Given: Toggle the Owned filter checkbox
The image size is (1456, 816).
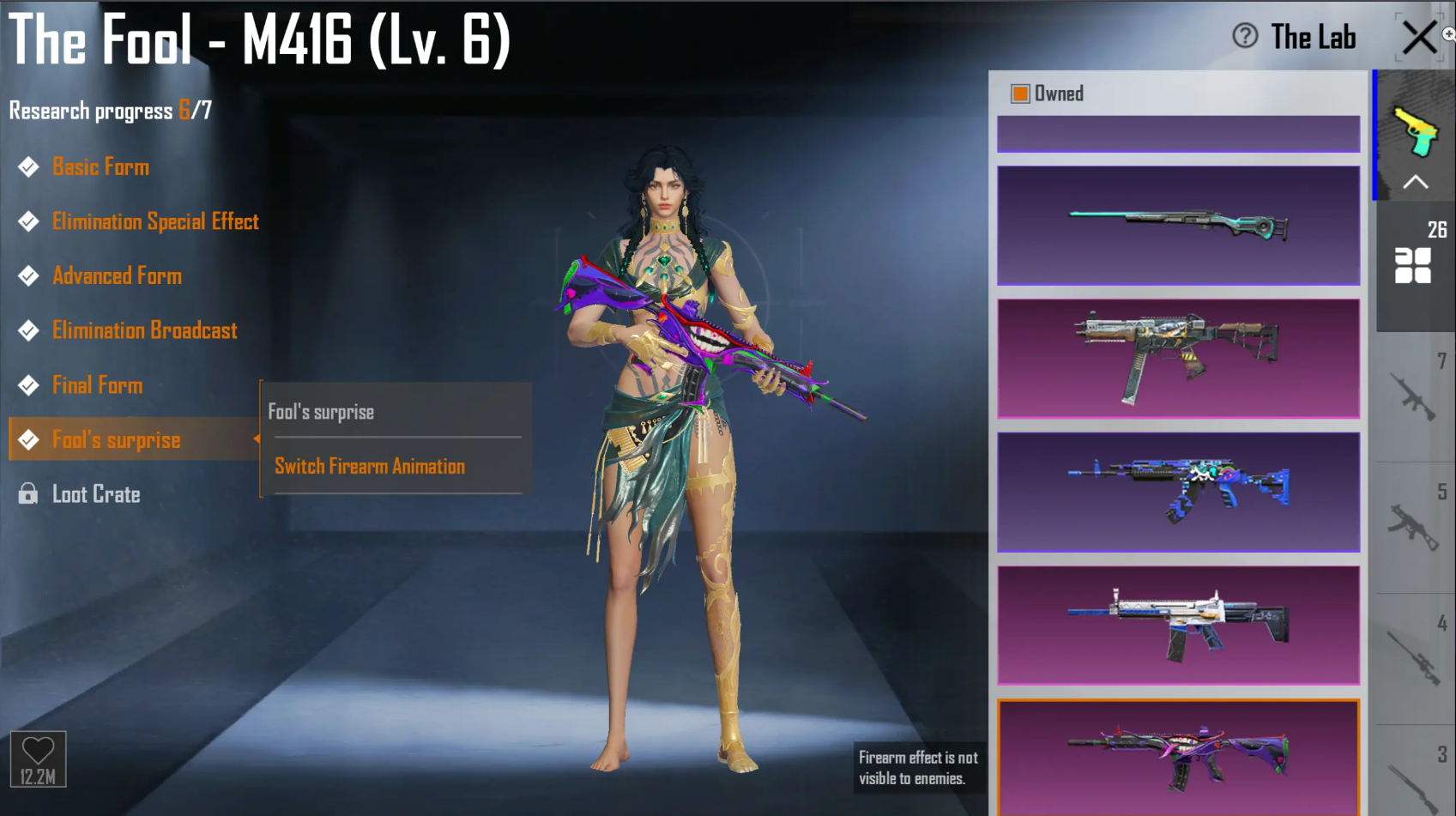Looking at the screenshot, I should coord(1020,92).
